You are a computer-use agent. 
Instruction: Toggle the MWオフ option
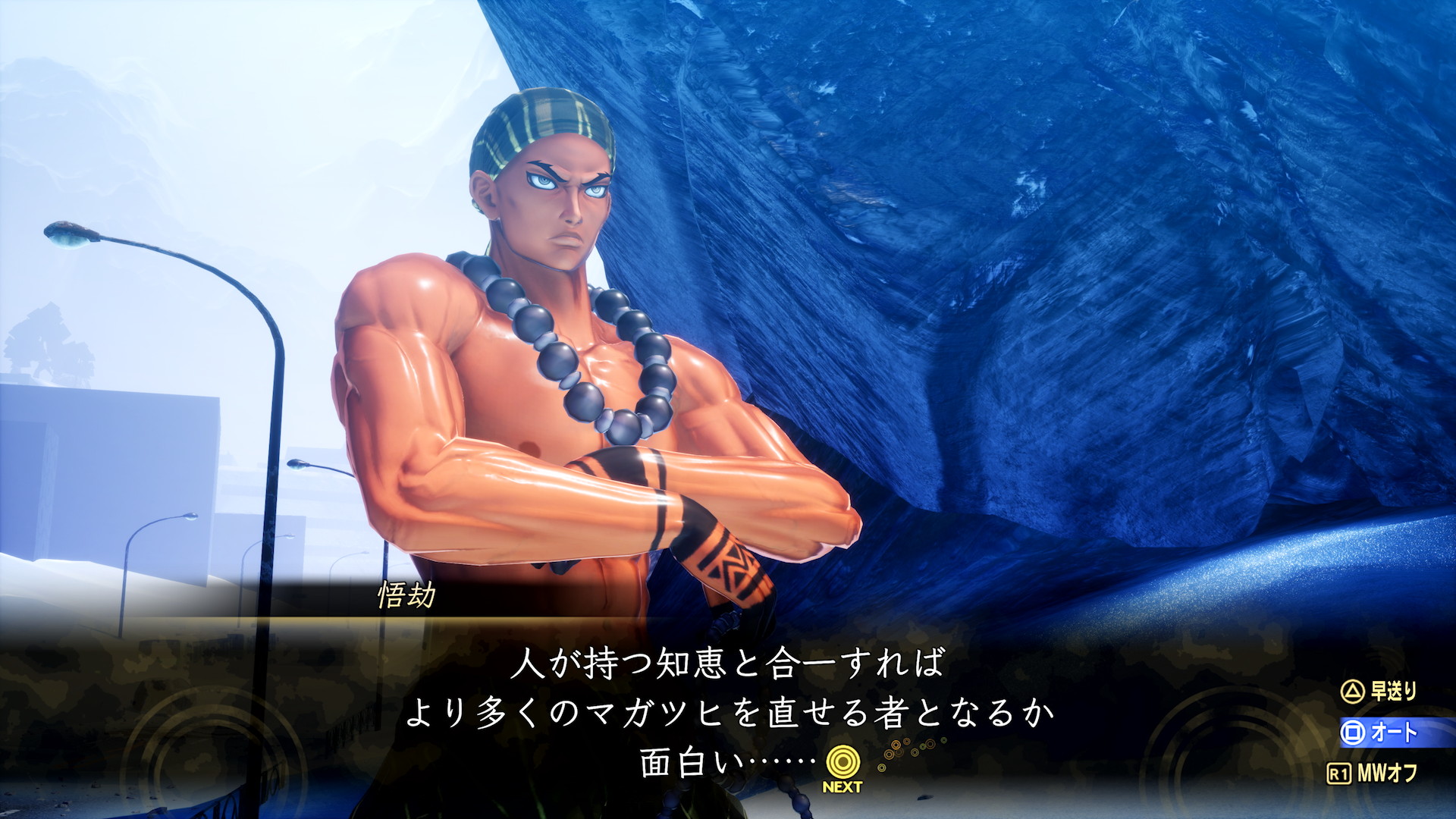(x=1374, y=773)
